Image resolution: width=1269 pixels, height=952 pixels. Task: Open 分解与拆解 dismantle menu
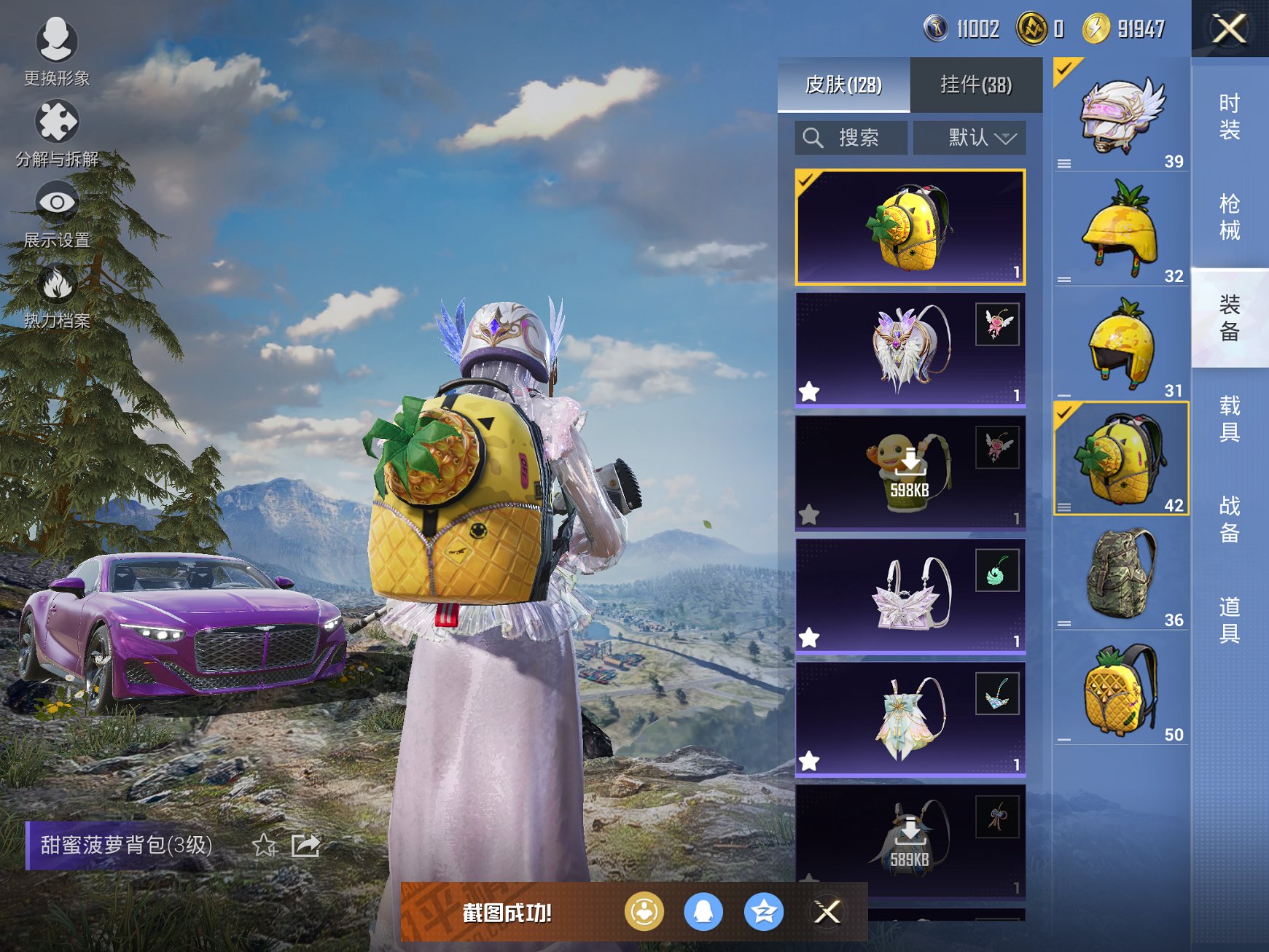click(56, 132)
